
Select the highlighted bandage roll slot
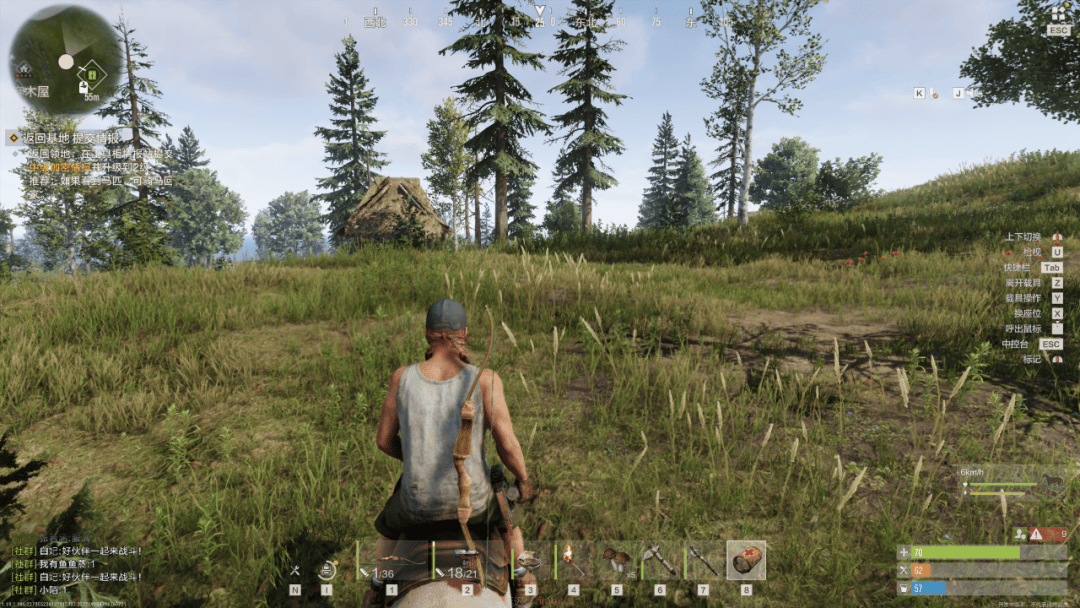(746, 561)
